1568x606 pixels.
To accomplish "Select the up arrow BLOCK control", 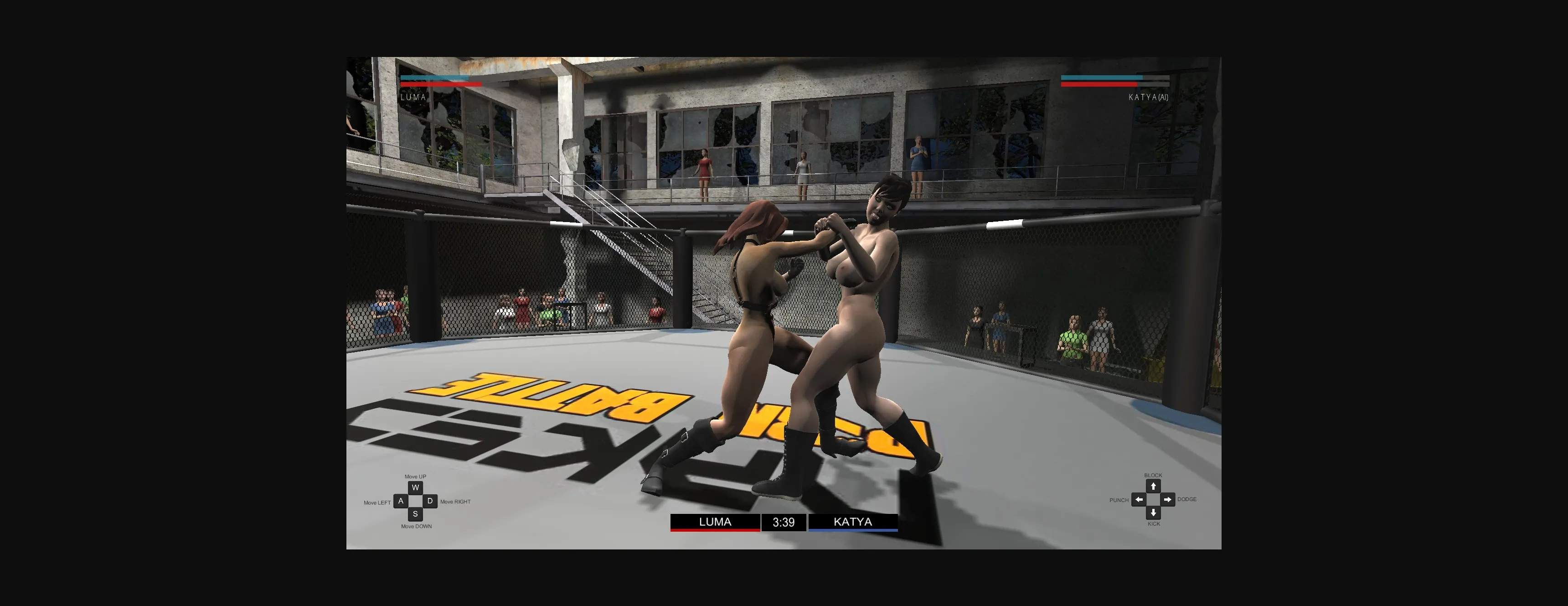I will tap(1154, 487).
